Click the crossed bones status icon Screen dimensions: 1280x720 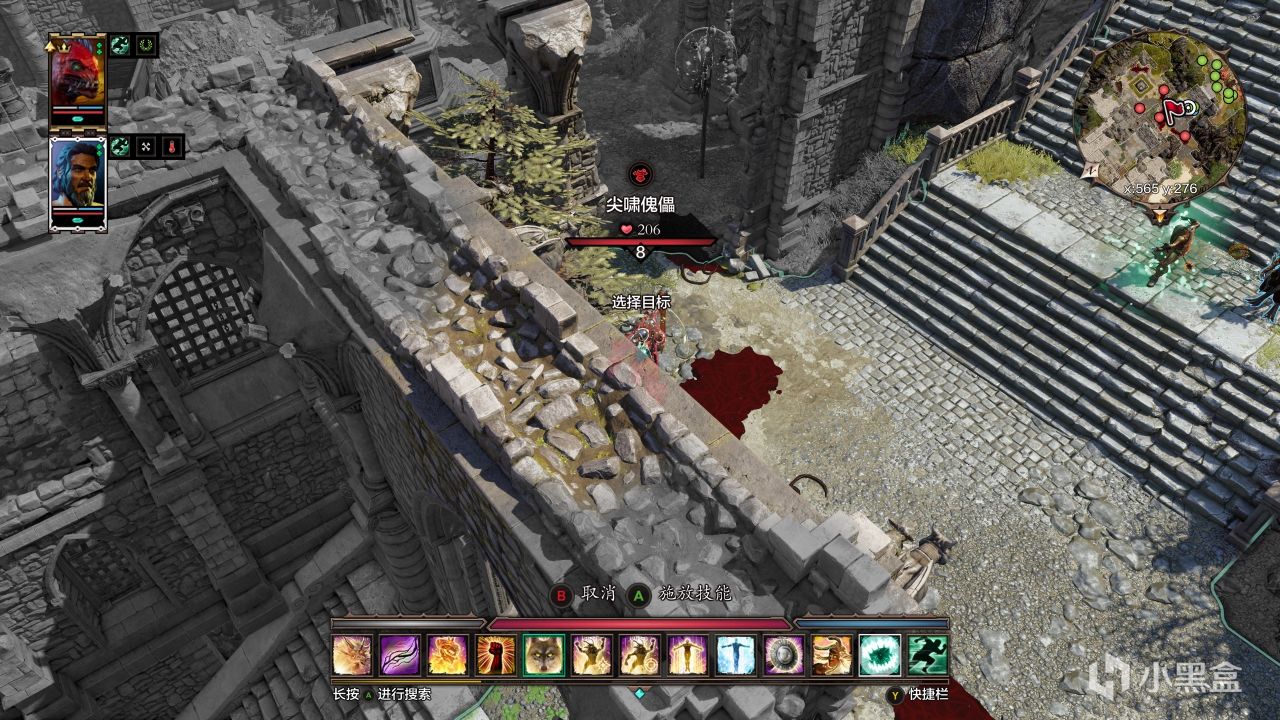point(146,147)
